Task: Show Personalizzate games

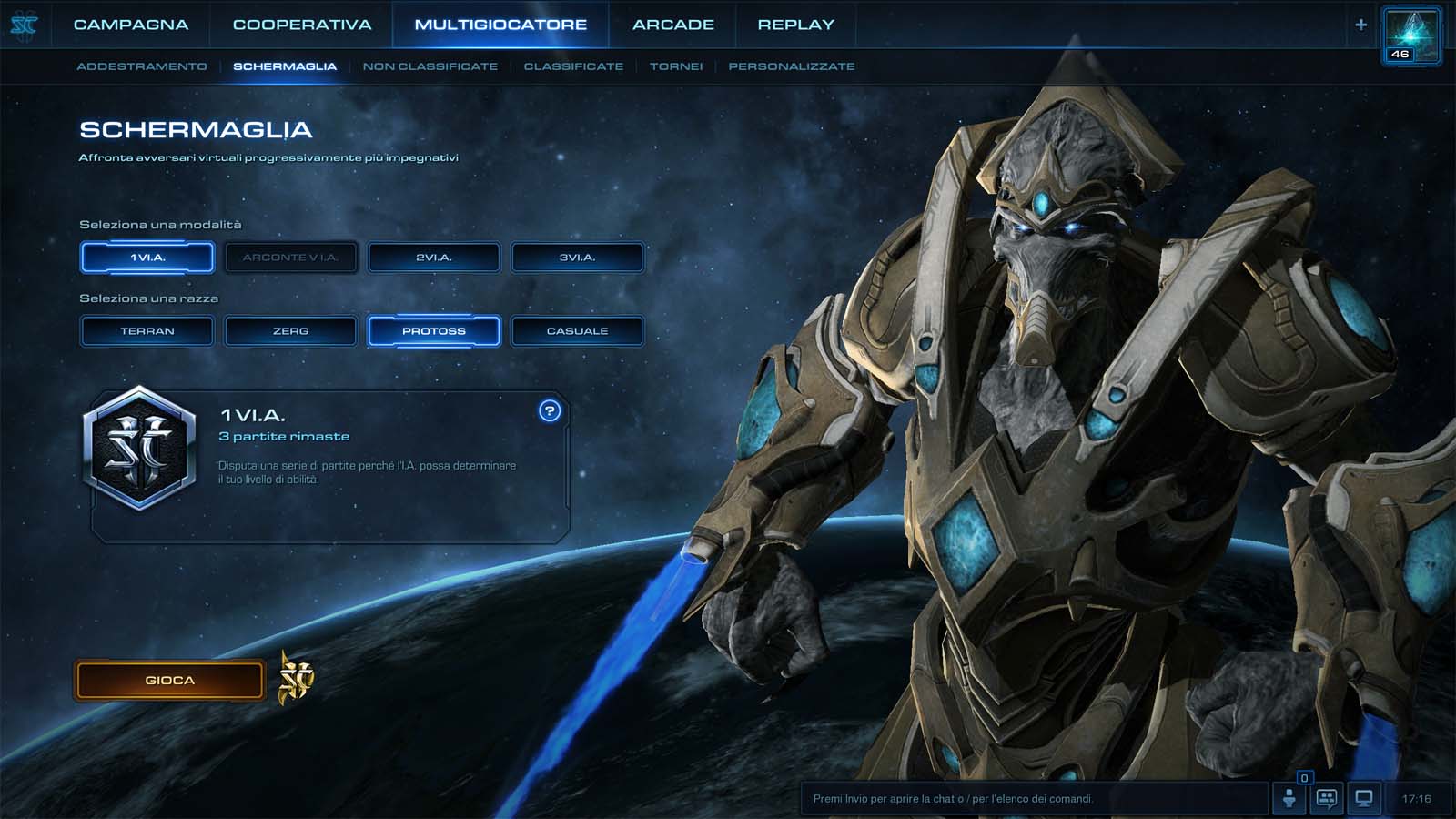Action: point(791,66)
